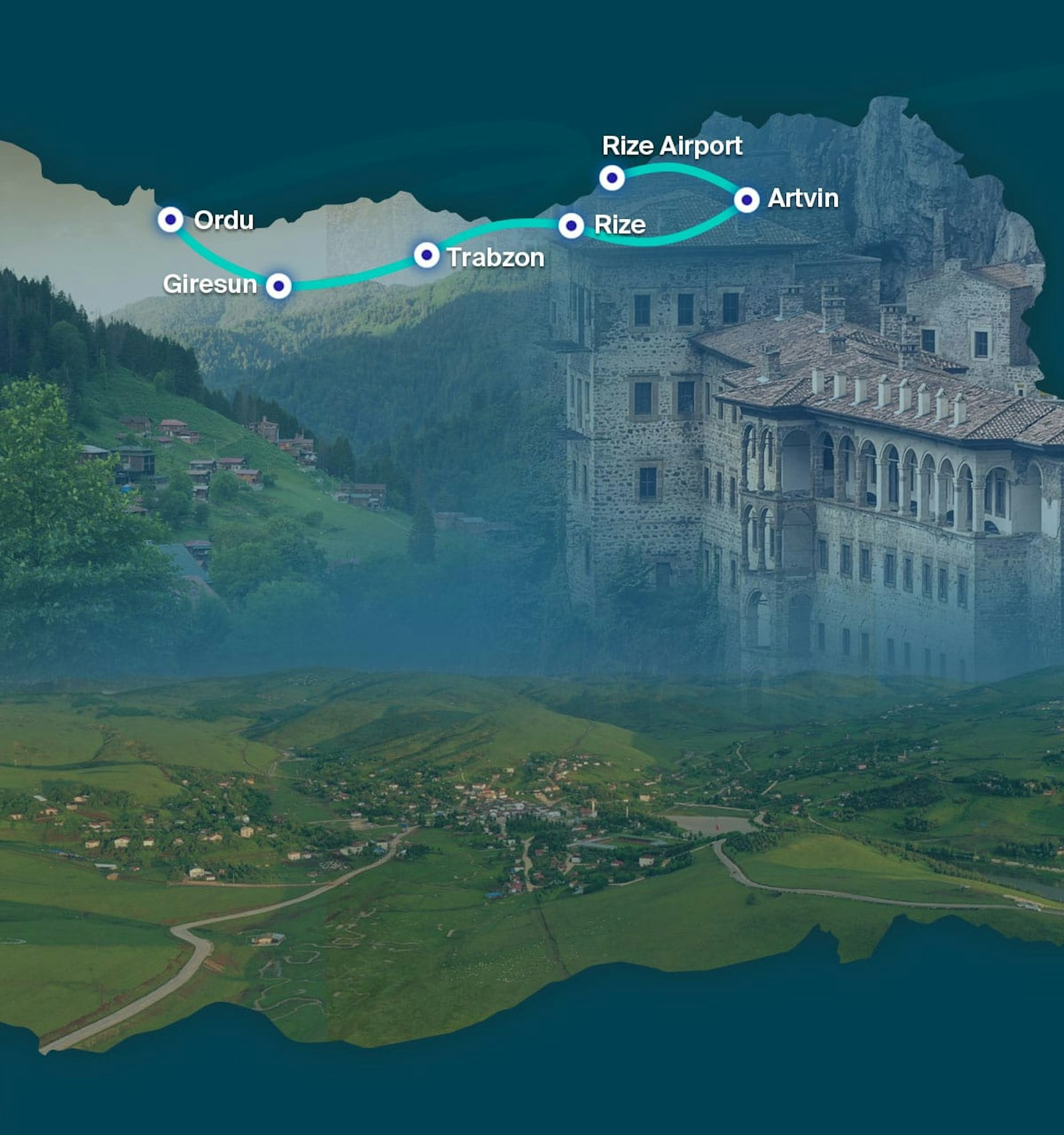This screenshot has height=1135, width=1064.
Task: Open the Artvin route marker
Action: pos(747,199)
